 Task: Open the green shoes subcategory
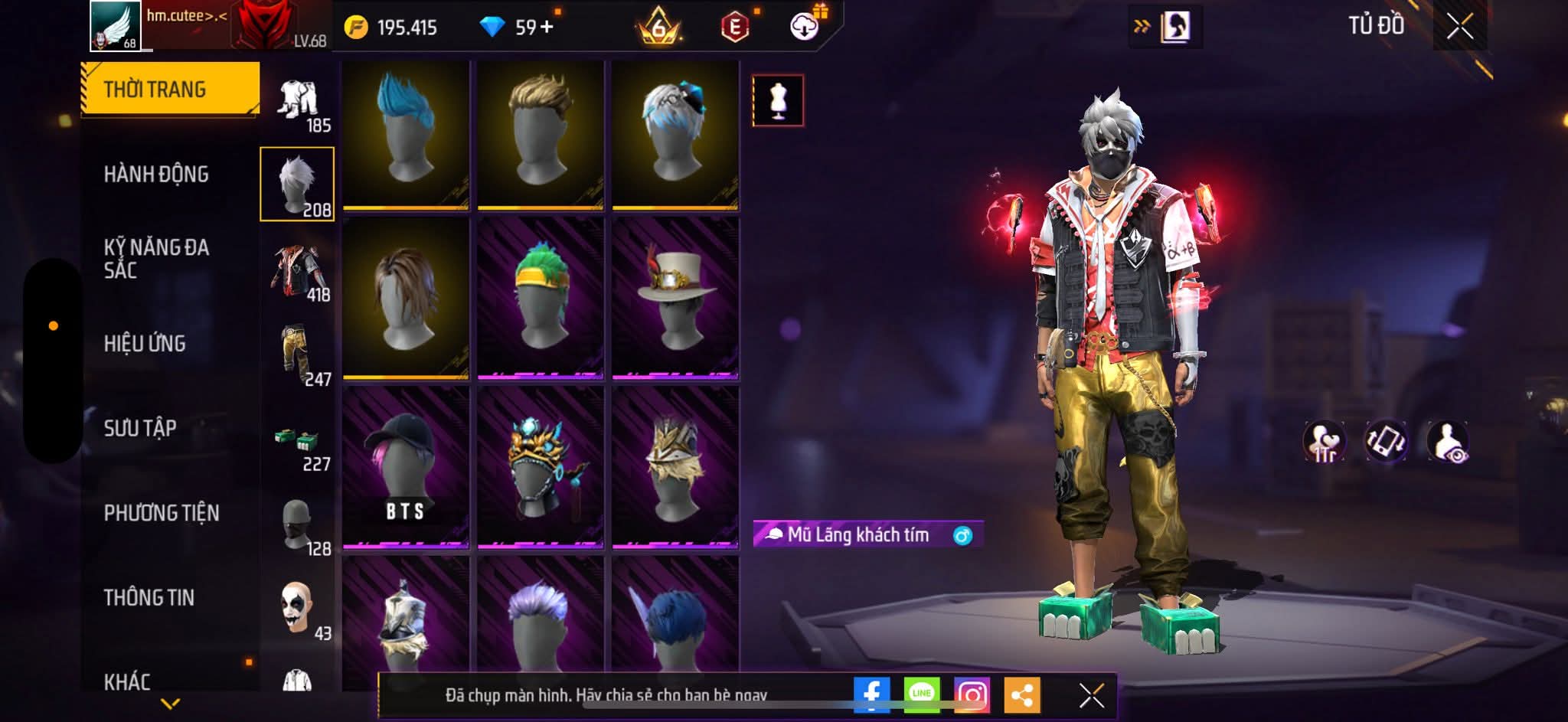[298, 444]
